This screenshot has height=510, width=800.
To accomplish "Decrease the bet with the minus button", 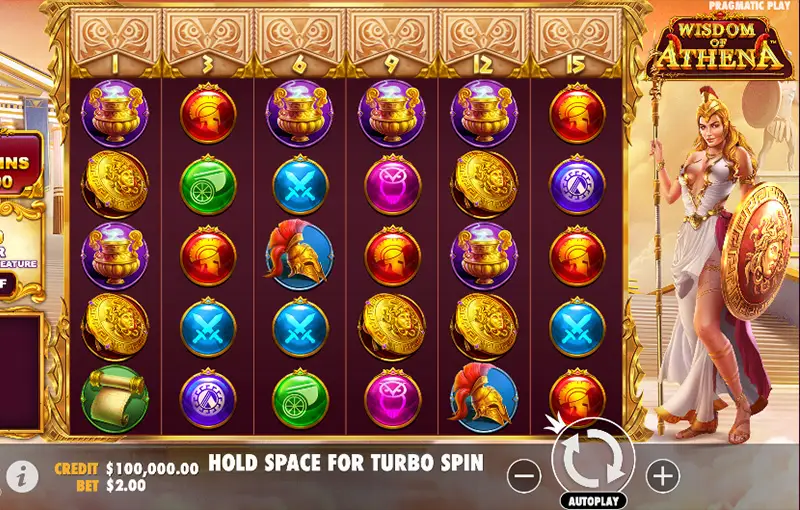I will click(x=524, y=477).
